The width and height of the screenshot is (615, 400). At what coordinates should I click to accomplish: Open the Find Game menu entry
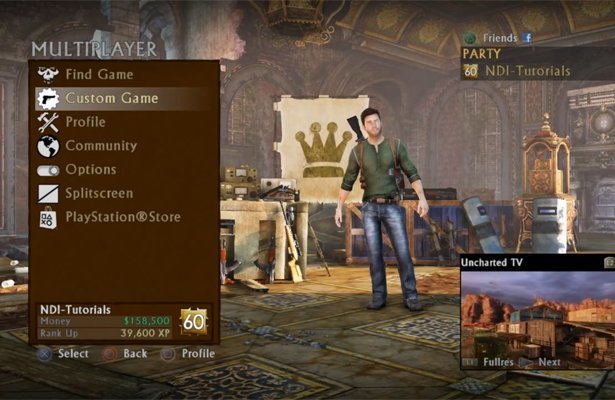(x=99, y=74)
